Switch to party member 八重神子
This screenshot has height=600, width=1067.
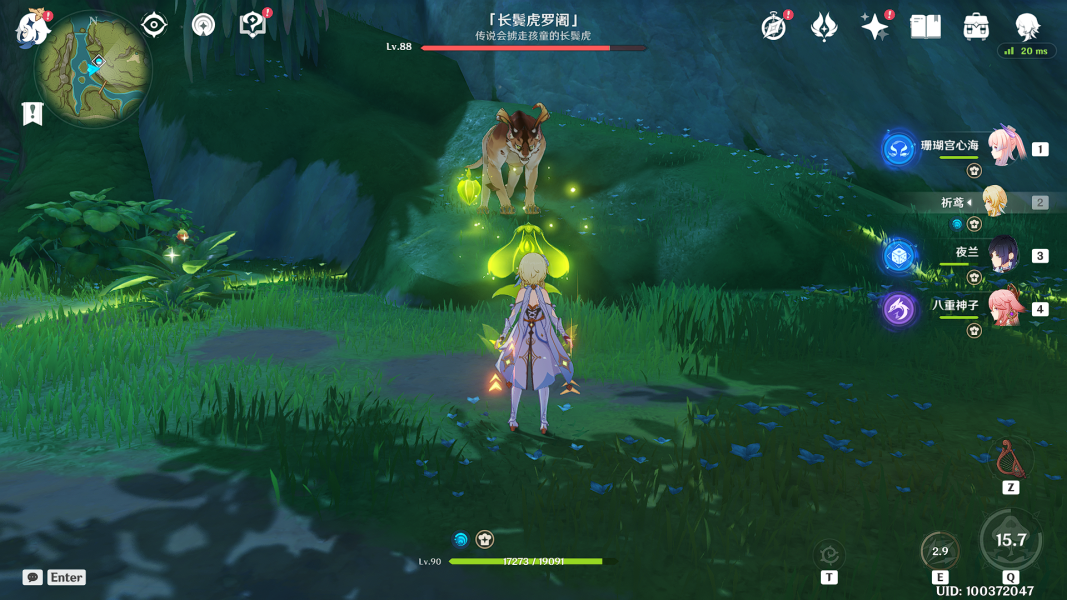pyautogui.click(x=1004, y=307)
